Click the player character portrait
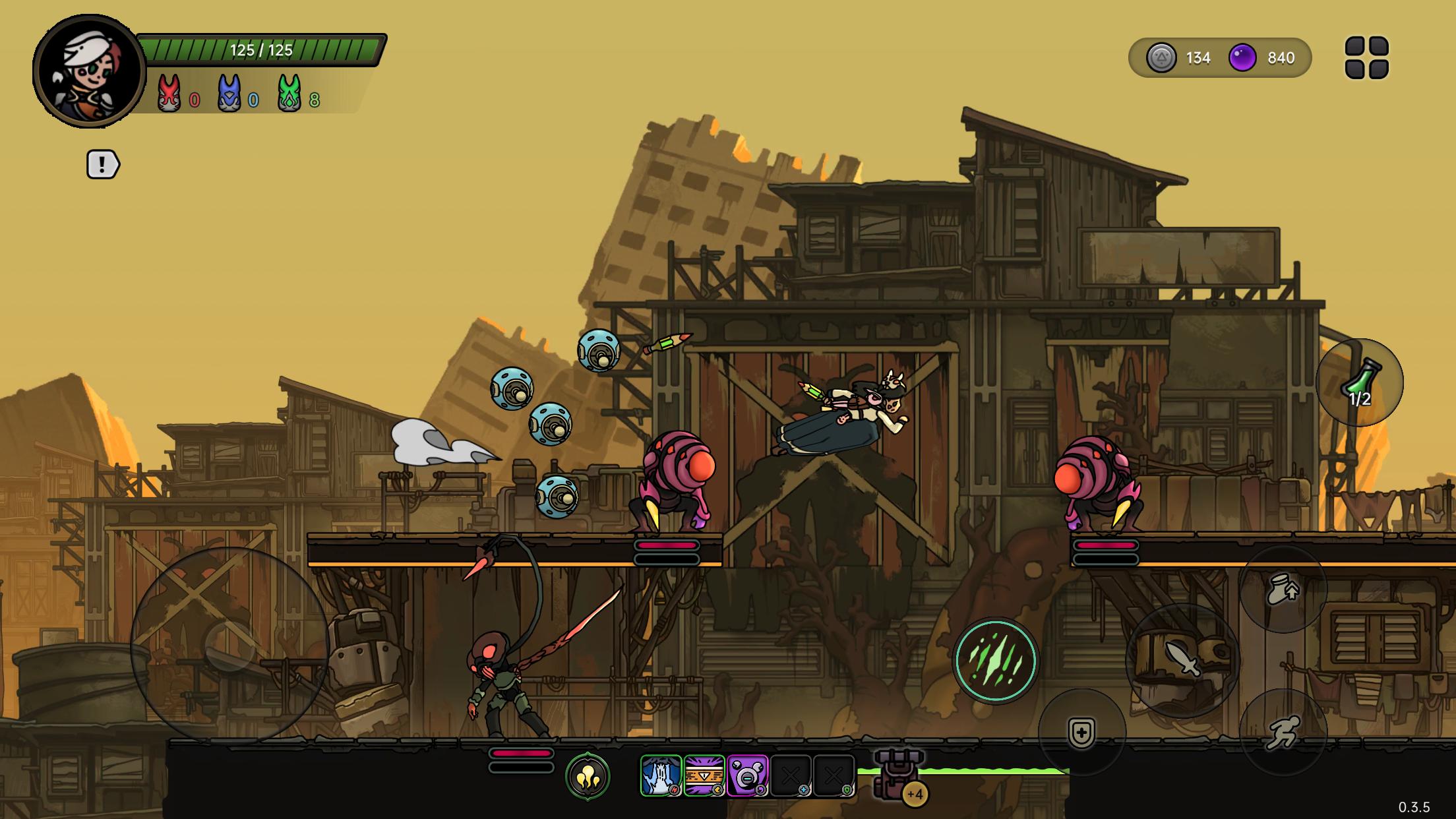The image size is (1456, 819). [89, 71]
